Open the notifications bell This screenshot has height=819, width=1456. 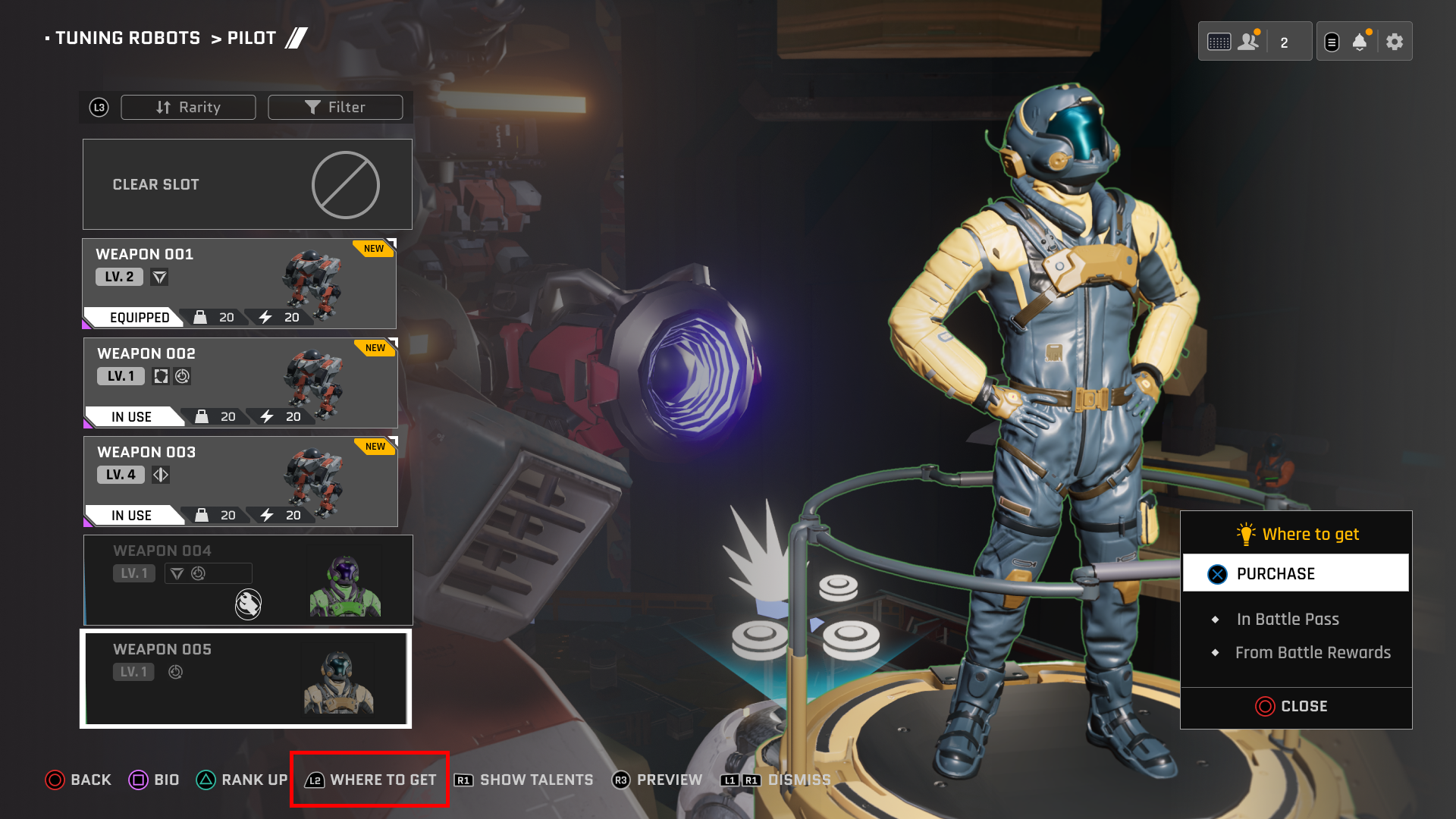point(1360,42)
